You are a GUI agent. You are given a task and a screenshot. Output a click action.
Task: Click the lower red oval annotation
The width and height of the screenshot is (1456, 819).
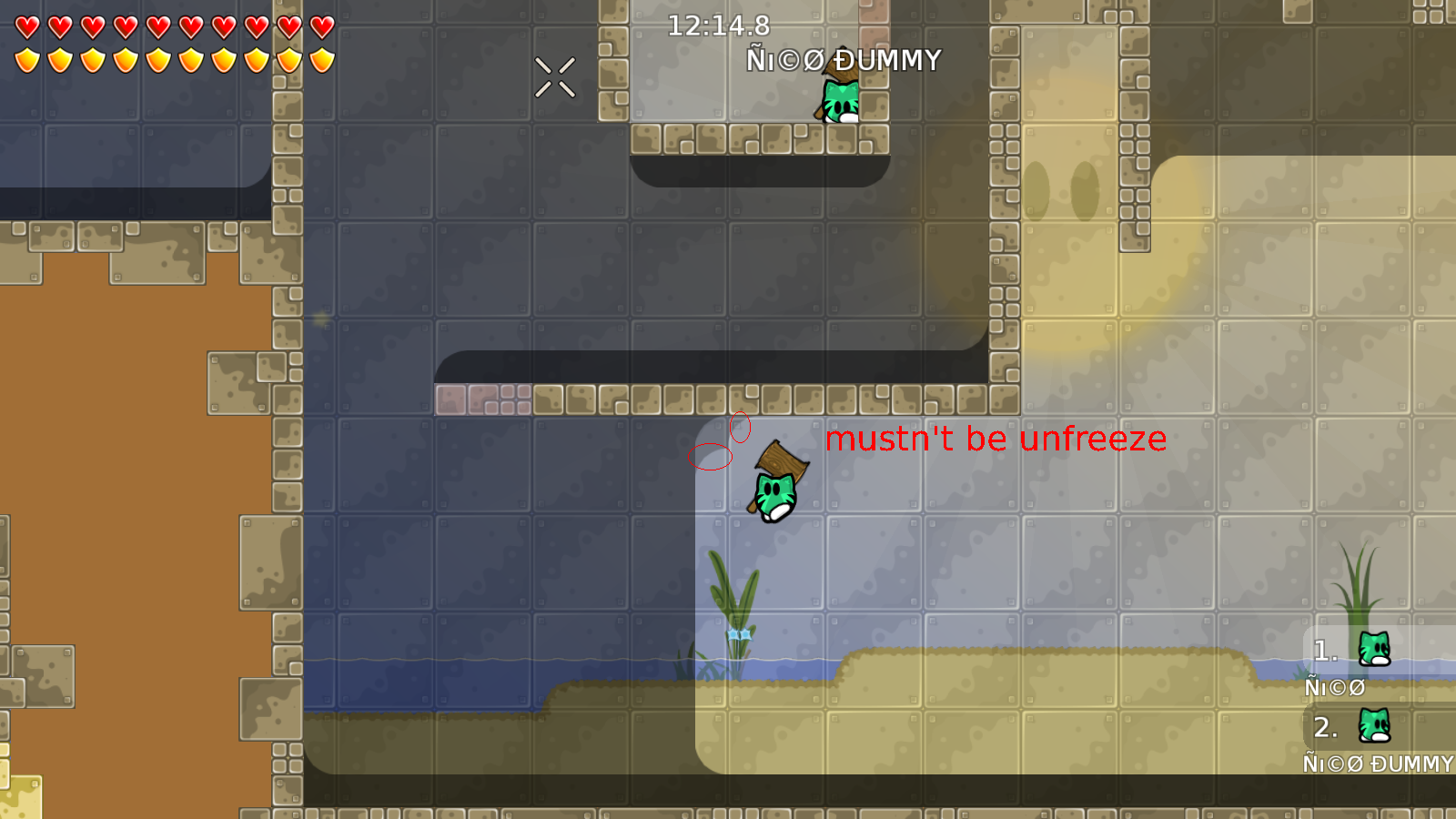(x=713, y=458)
